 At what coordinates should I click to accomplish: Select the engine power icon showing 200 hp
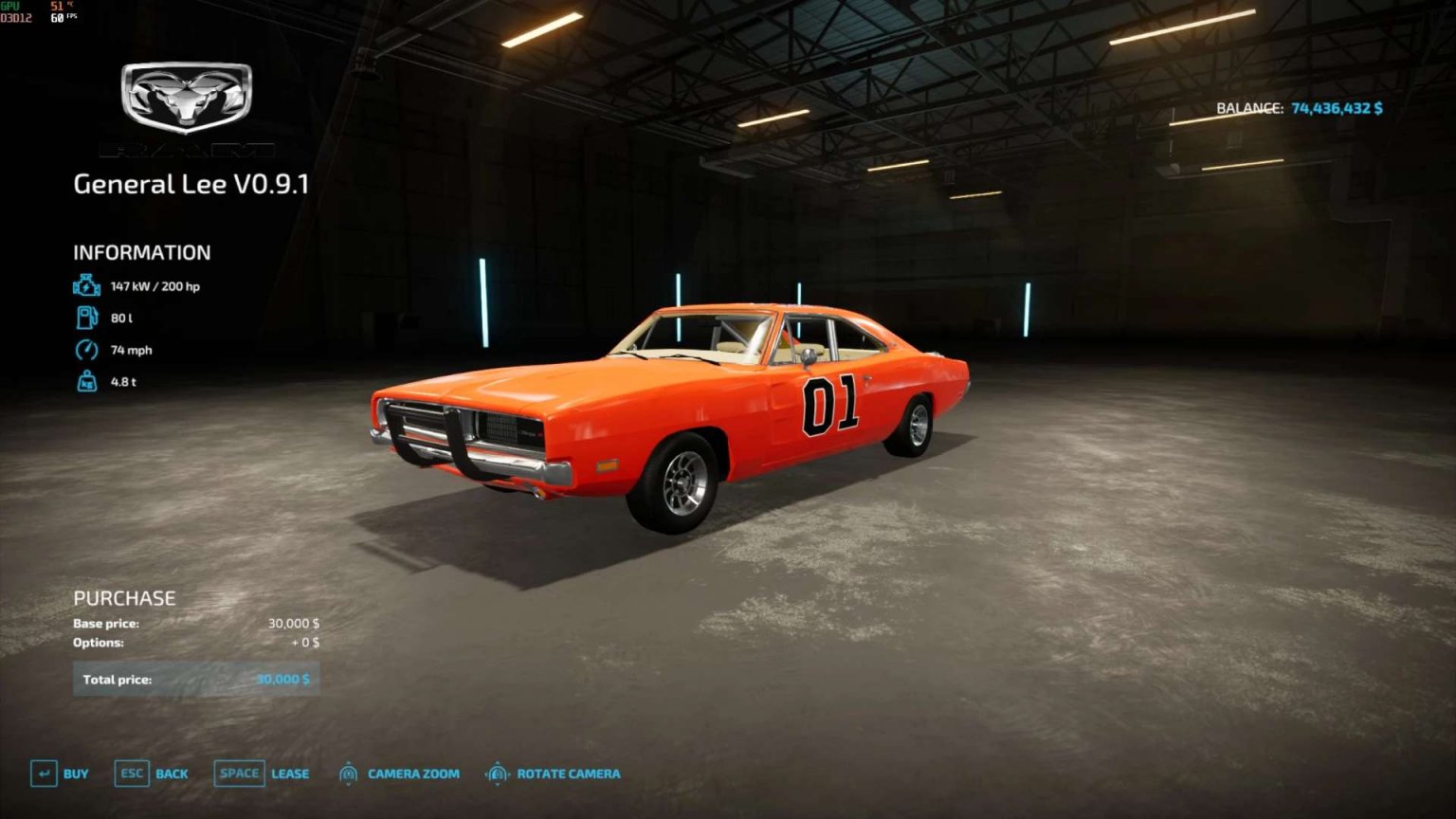[85, 284]
